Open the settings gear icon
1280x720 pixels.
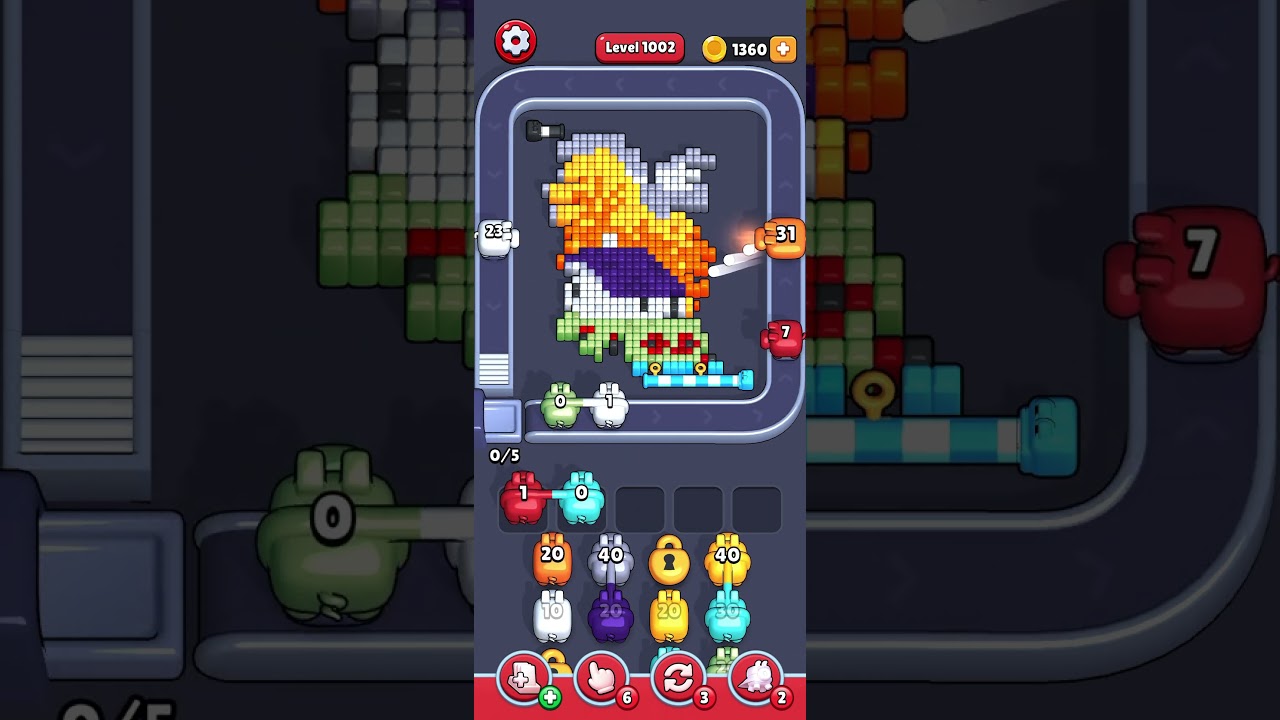(517, 40)
